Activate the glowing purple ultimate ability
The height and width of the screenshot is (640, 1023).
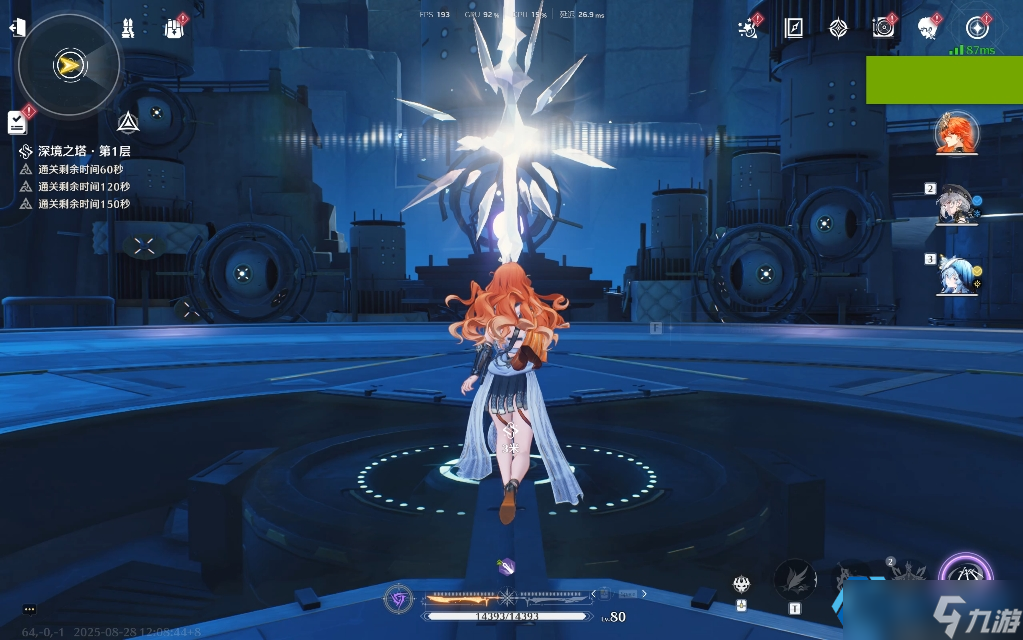pos(966,578)
